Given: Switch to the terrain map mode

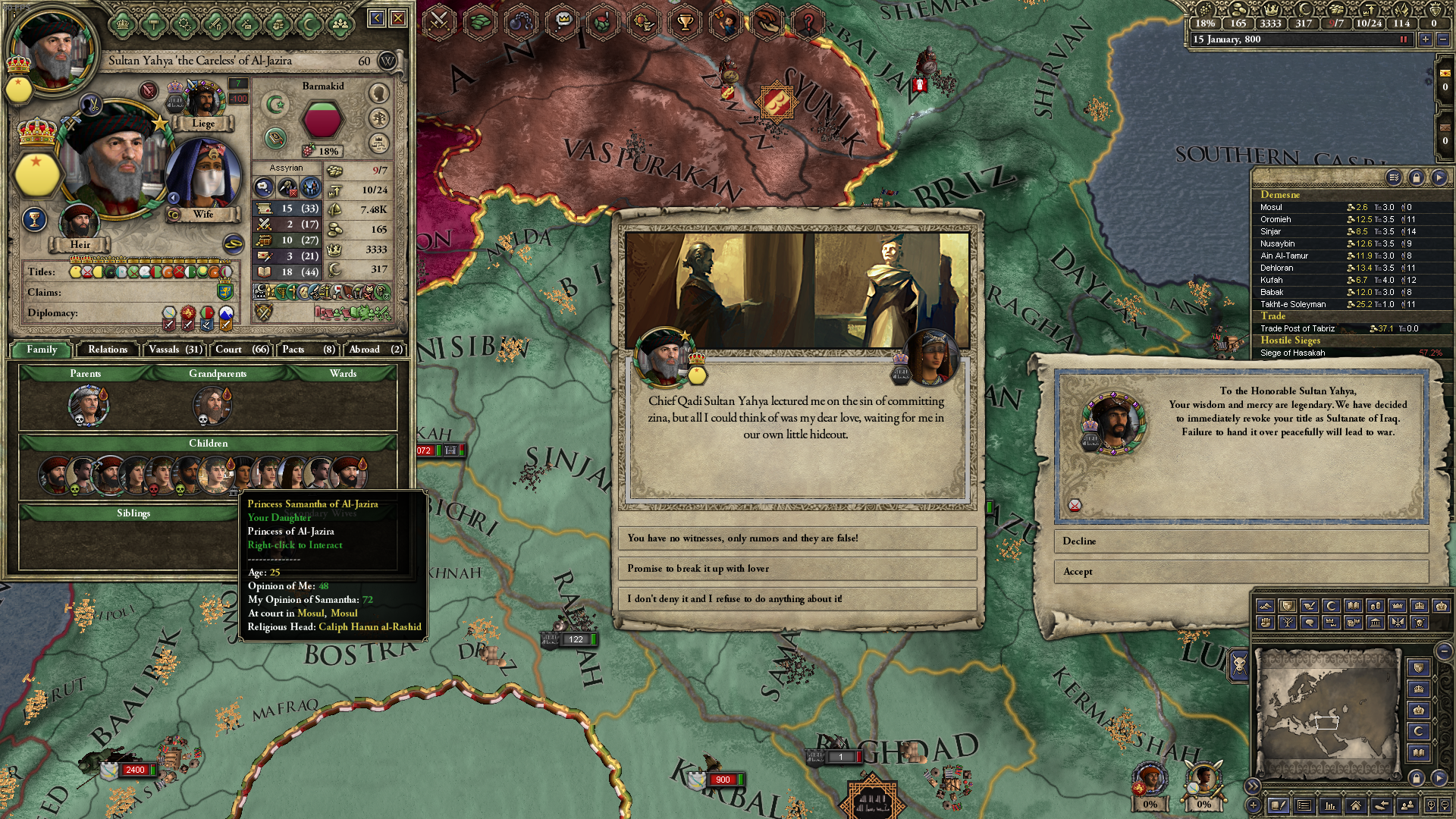Looking at the screenshot, I should tap(1266, 606).
